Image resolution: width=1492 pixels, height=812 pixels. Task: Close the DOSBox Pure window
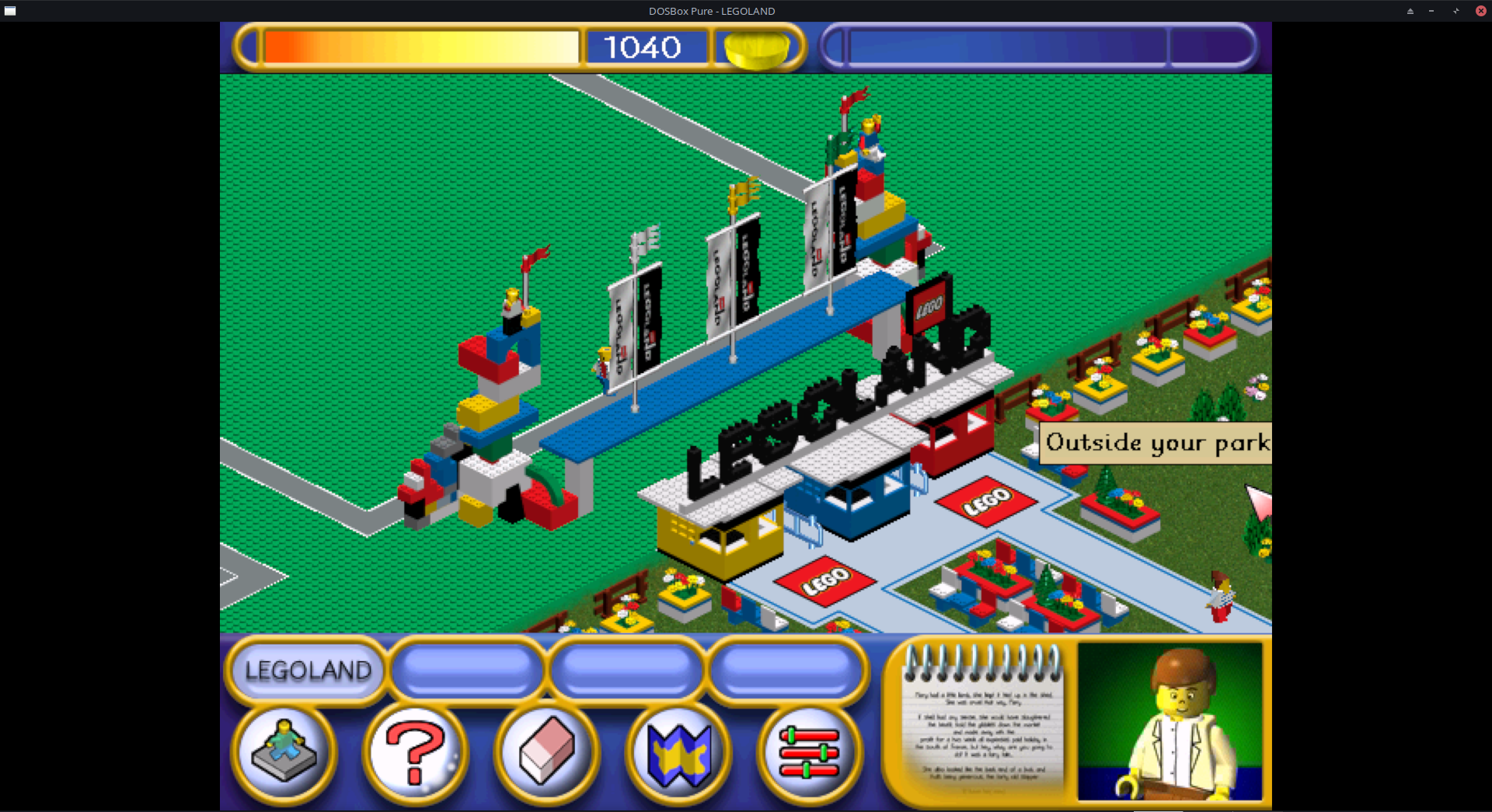click(1480, 11)
